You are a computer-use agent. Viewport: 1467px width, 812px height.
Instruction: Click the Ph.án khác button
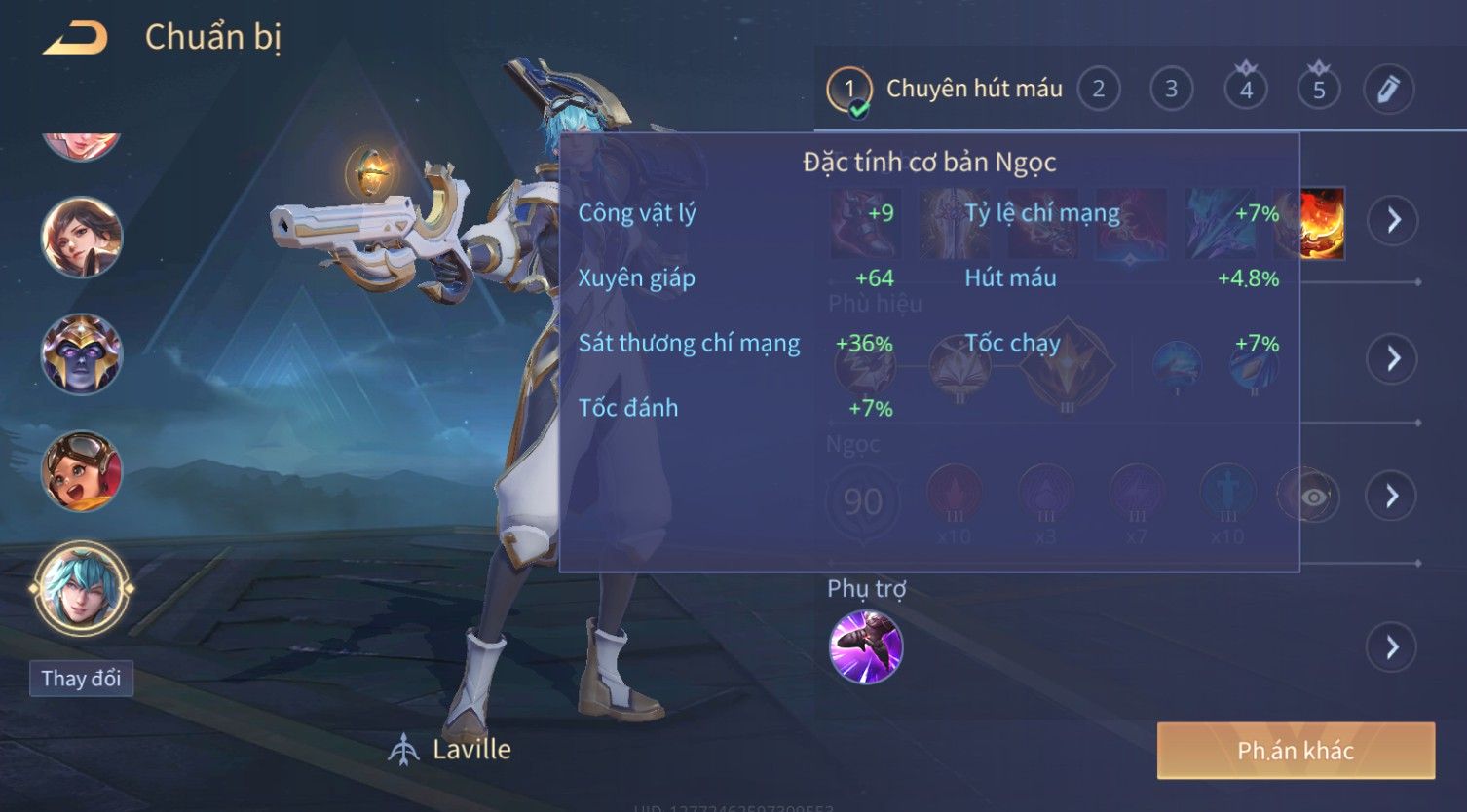click(x=1296, y=751)
